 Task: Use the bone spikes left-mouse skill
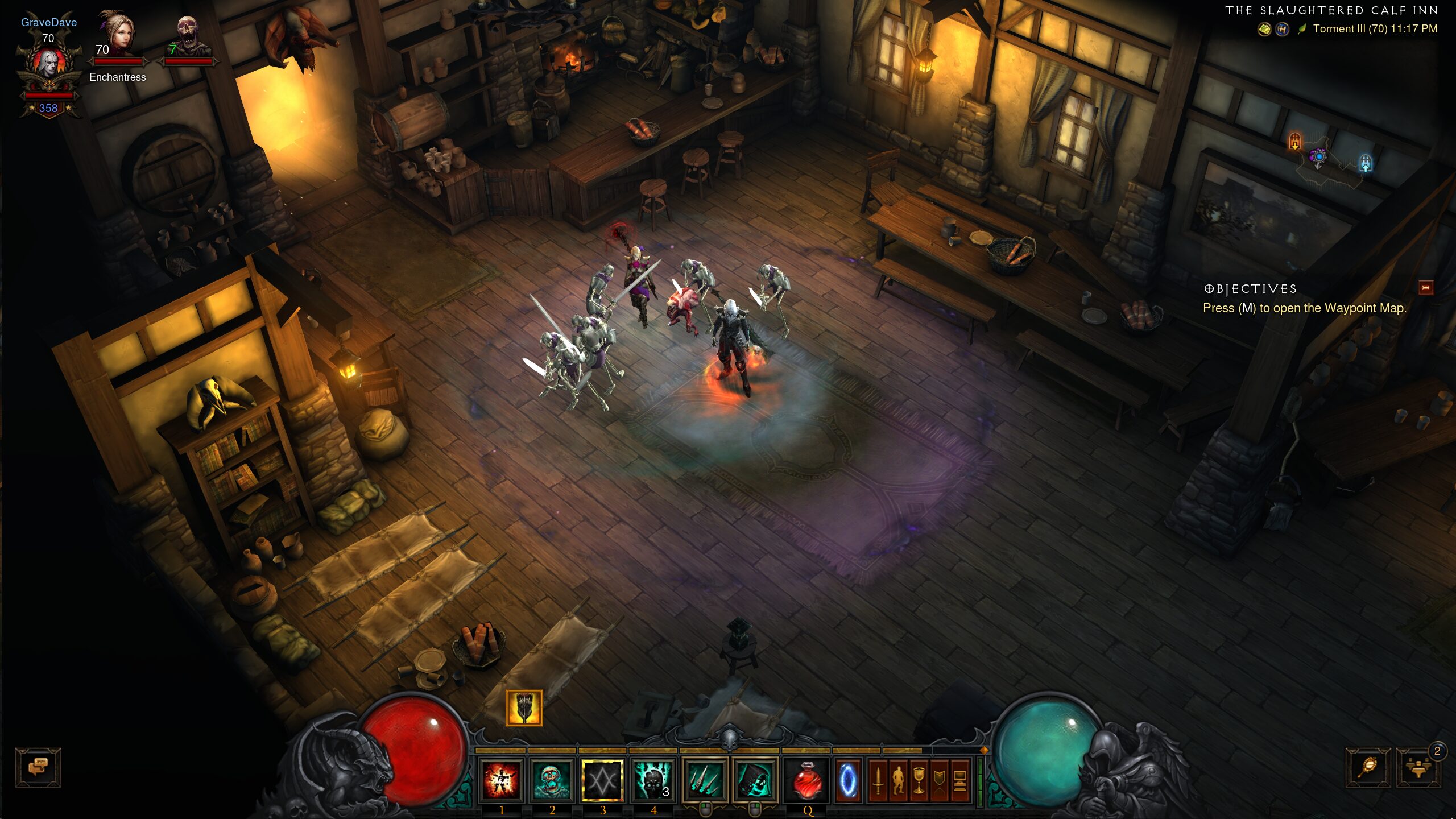click(x=705, y=780)
